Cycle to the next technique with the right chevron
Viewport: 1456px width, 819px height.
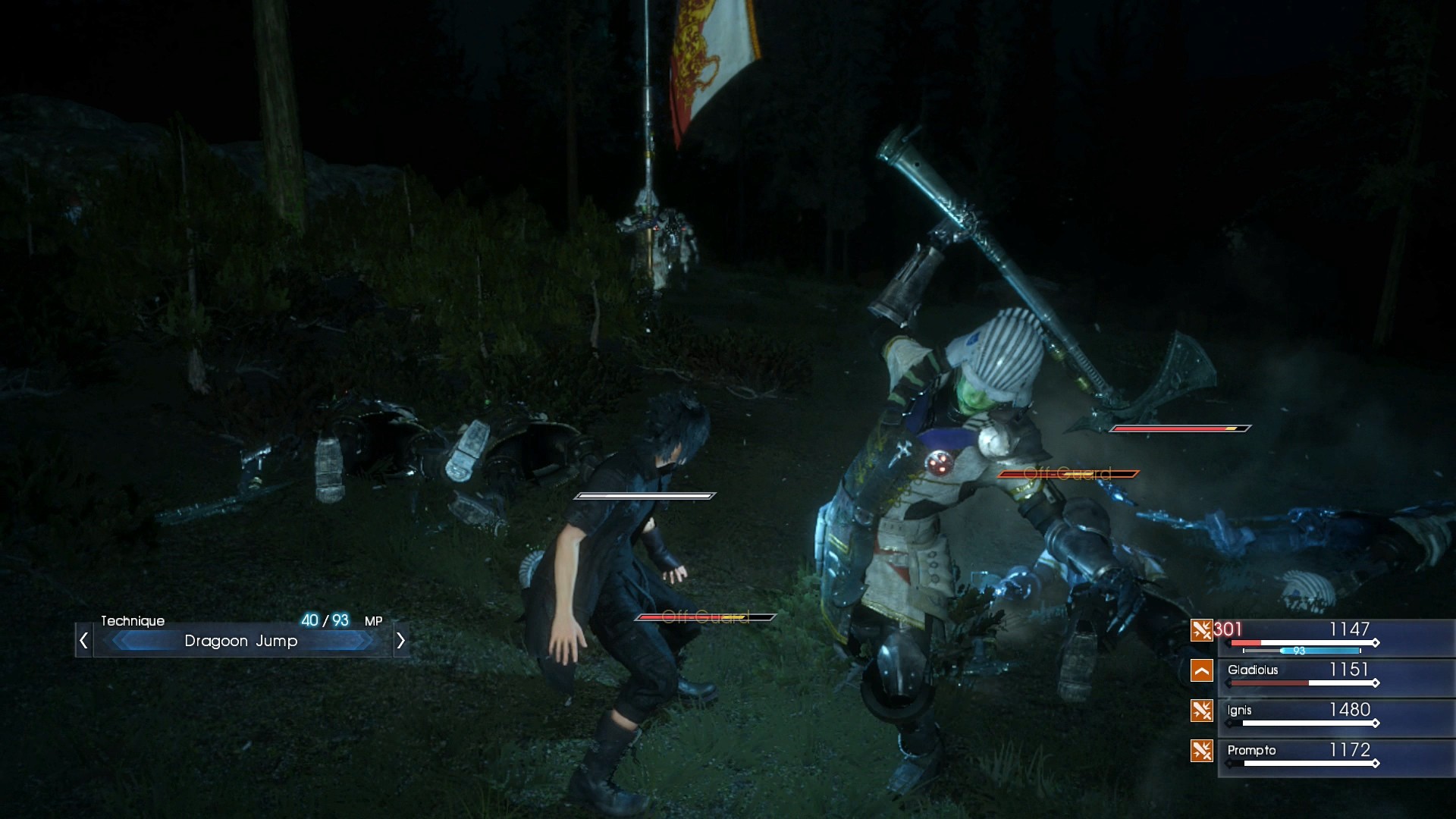(401, 641)
